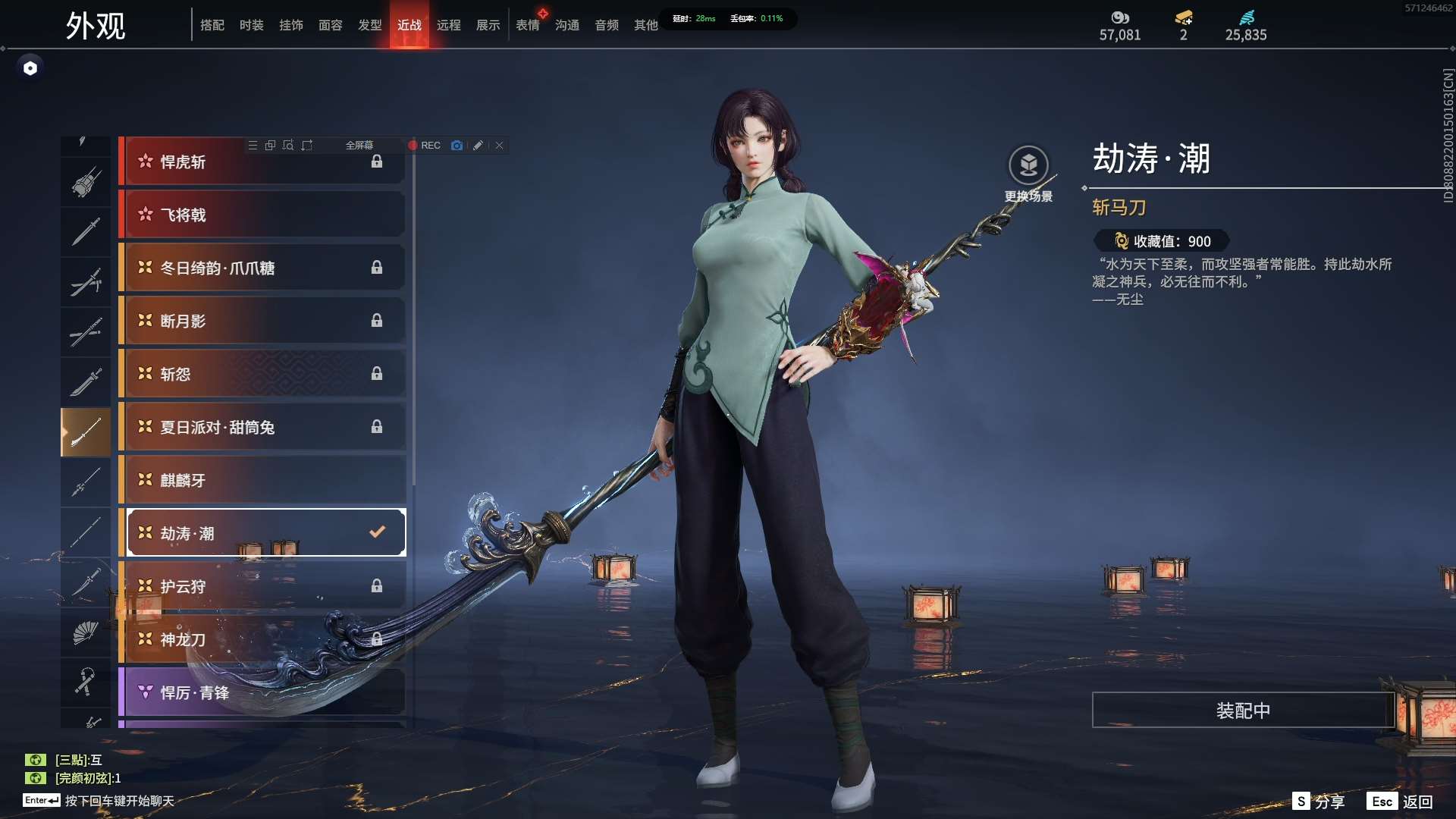1456x819 pixels.
Task: Click the 装配中 equip button
Action: tap(1243, 711)
